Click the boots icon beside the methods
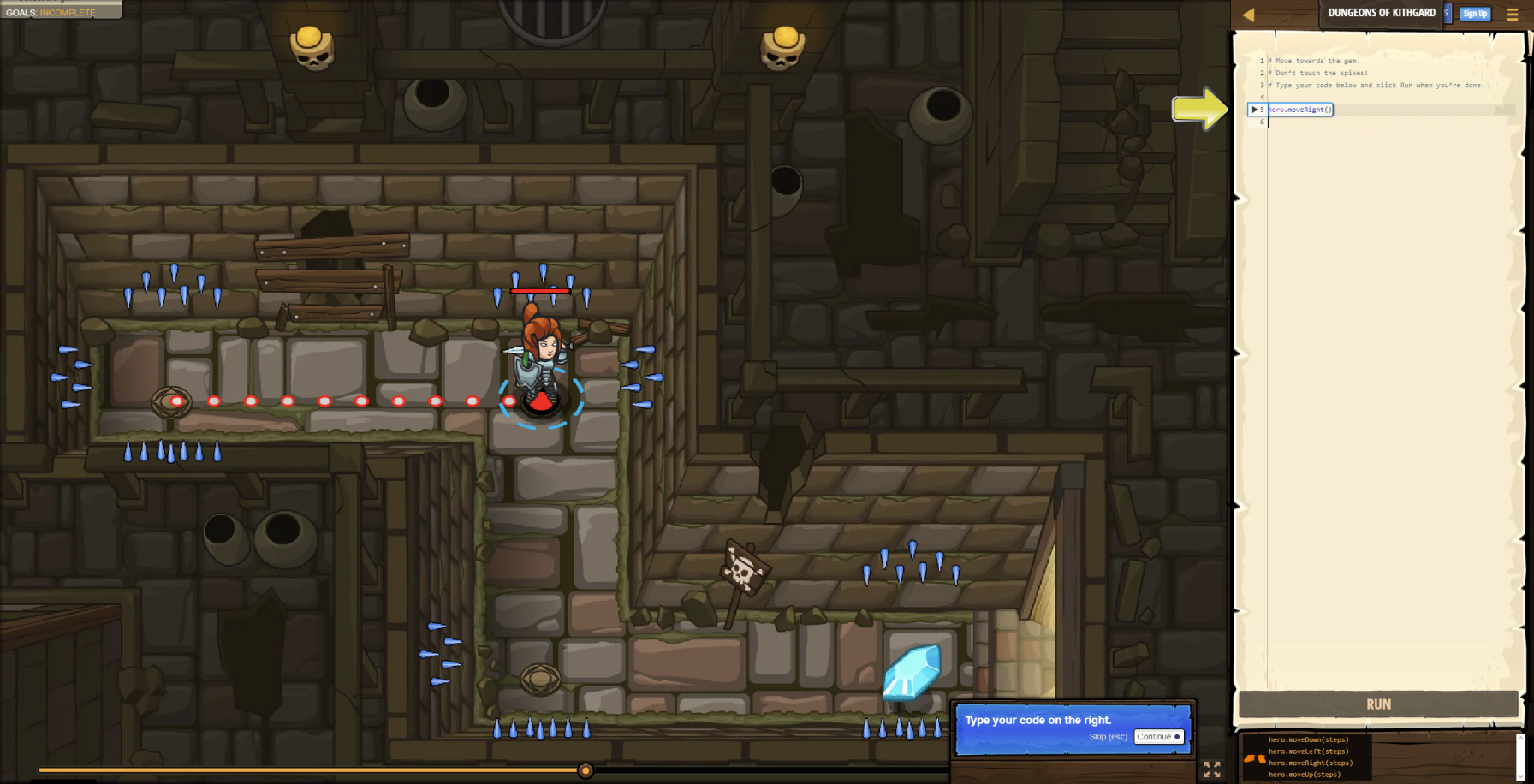This screenshot has height=784, width=1534. point(1254,758)
